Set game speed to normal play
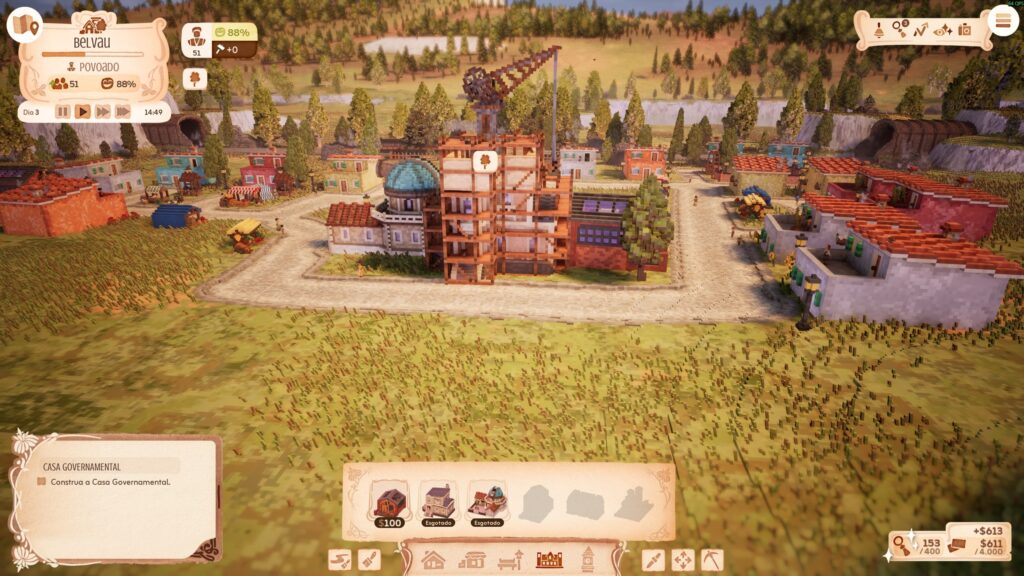This screenshot has width=1024, height=576. point(83,112)
